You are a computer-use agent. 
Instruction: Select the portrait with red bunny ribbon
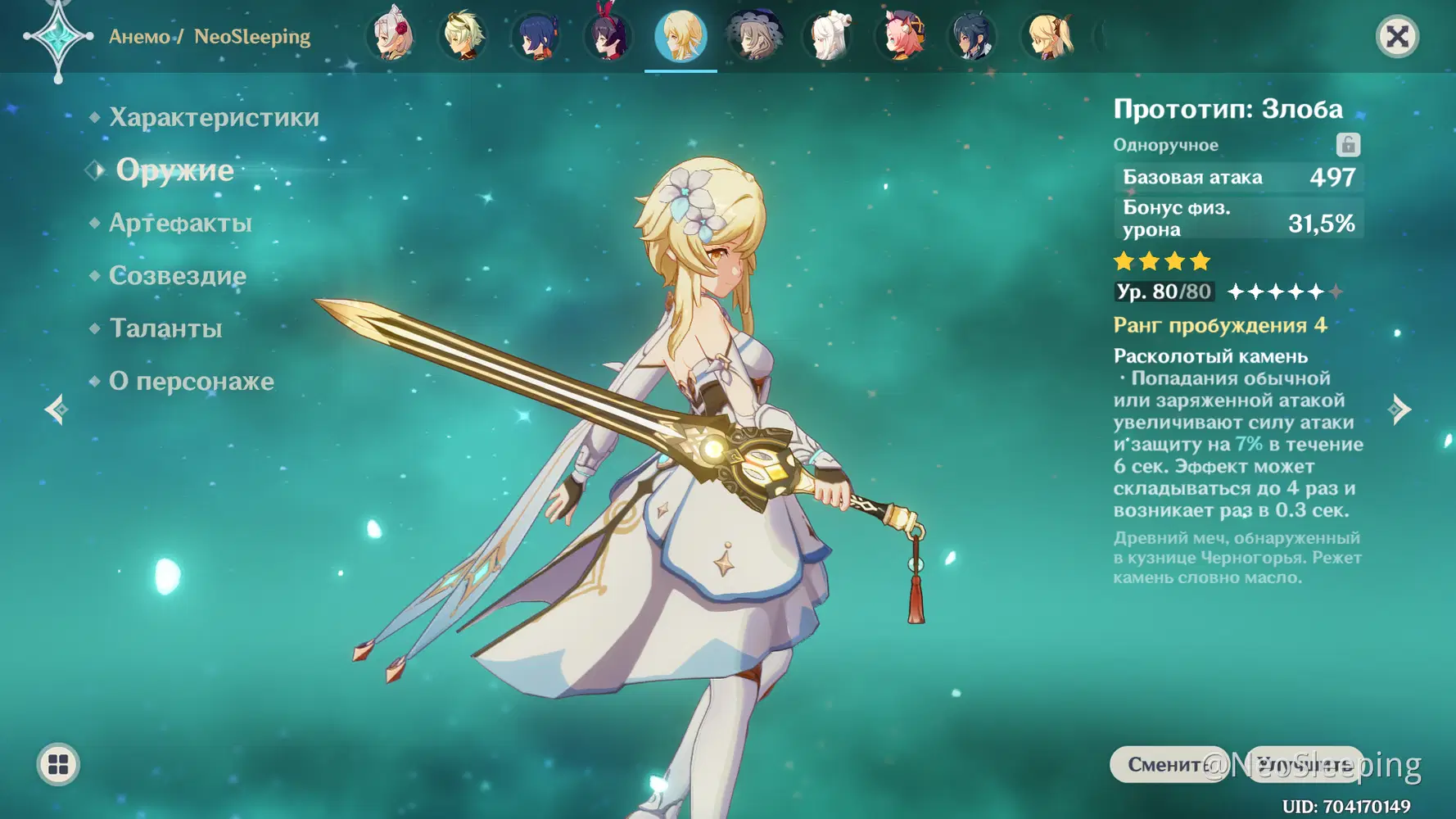tap(608, 37)
